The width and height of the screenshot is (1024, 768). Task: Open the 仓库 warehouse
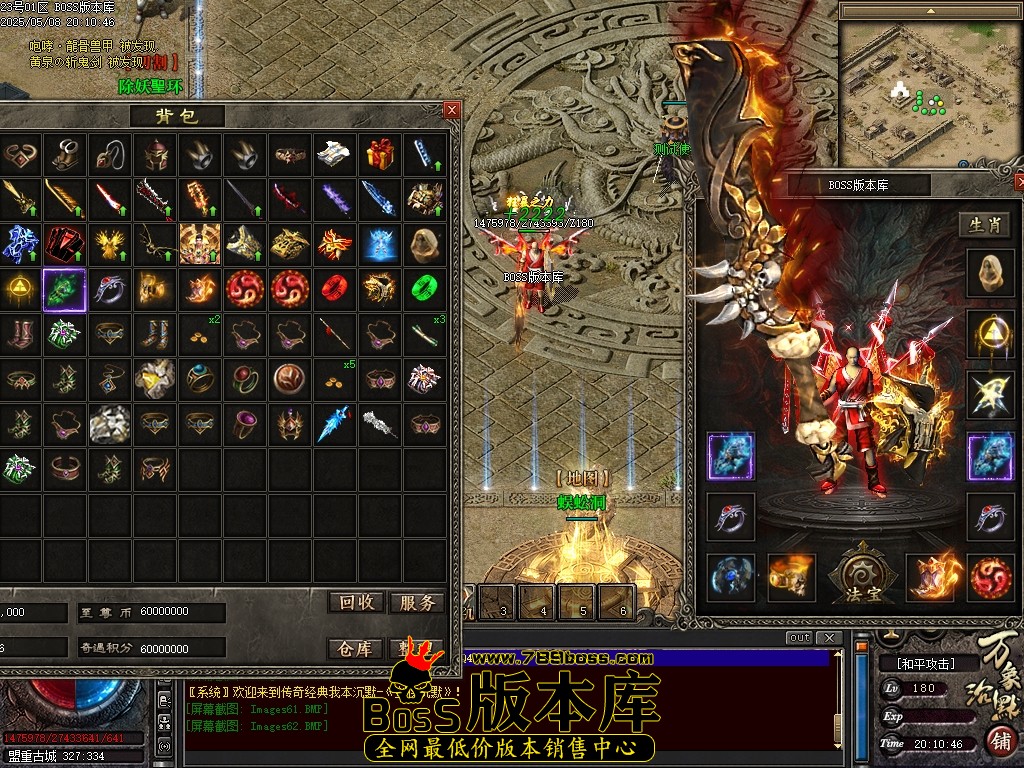357,649
